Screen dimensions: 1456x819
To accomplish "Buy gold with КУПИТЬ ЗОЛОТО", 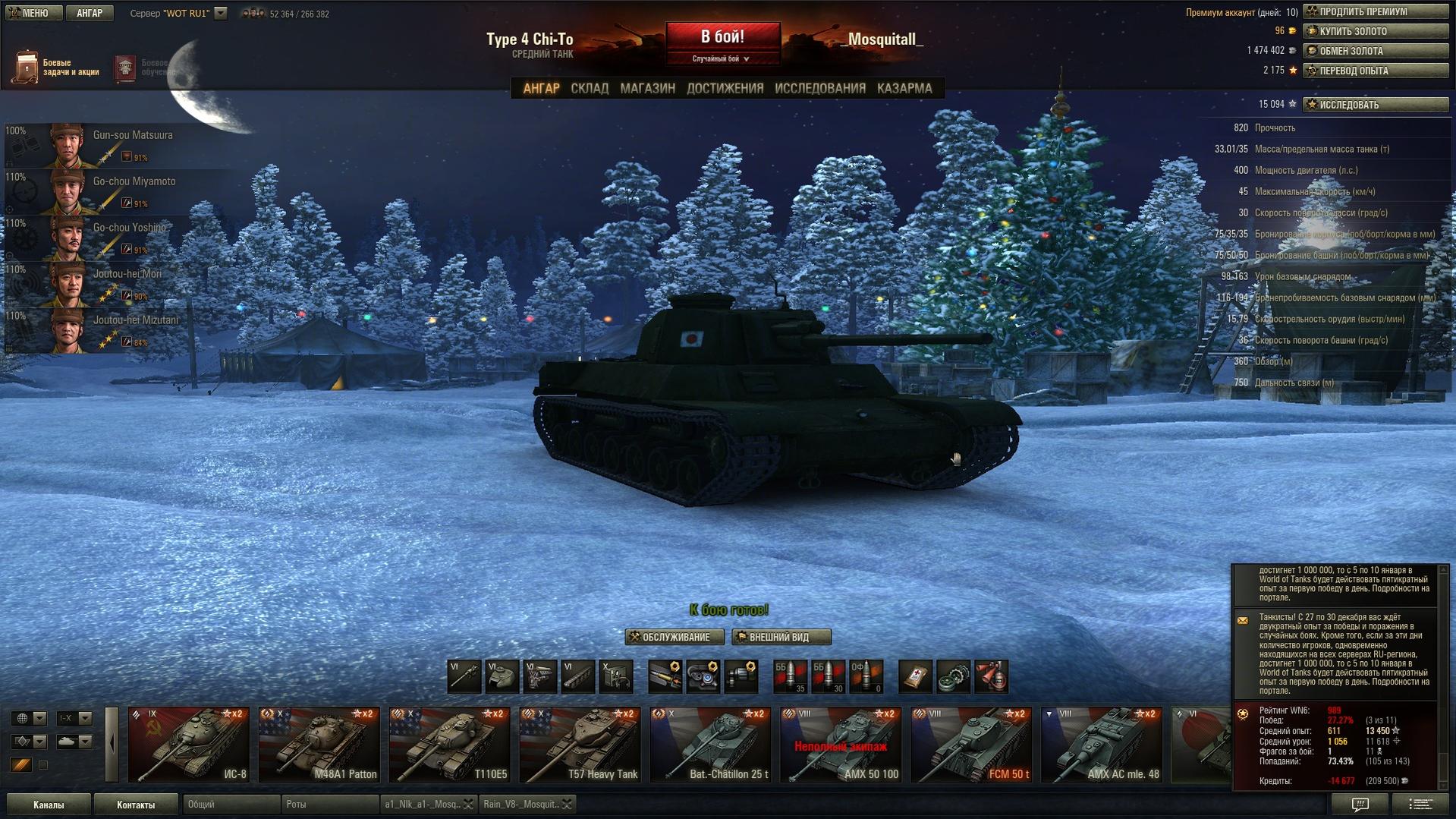I will [1375, 31].
